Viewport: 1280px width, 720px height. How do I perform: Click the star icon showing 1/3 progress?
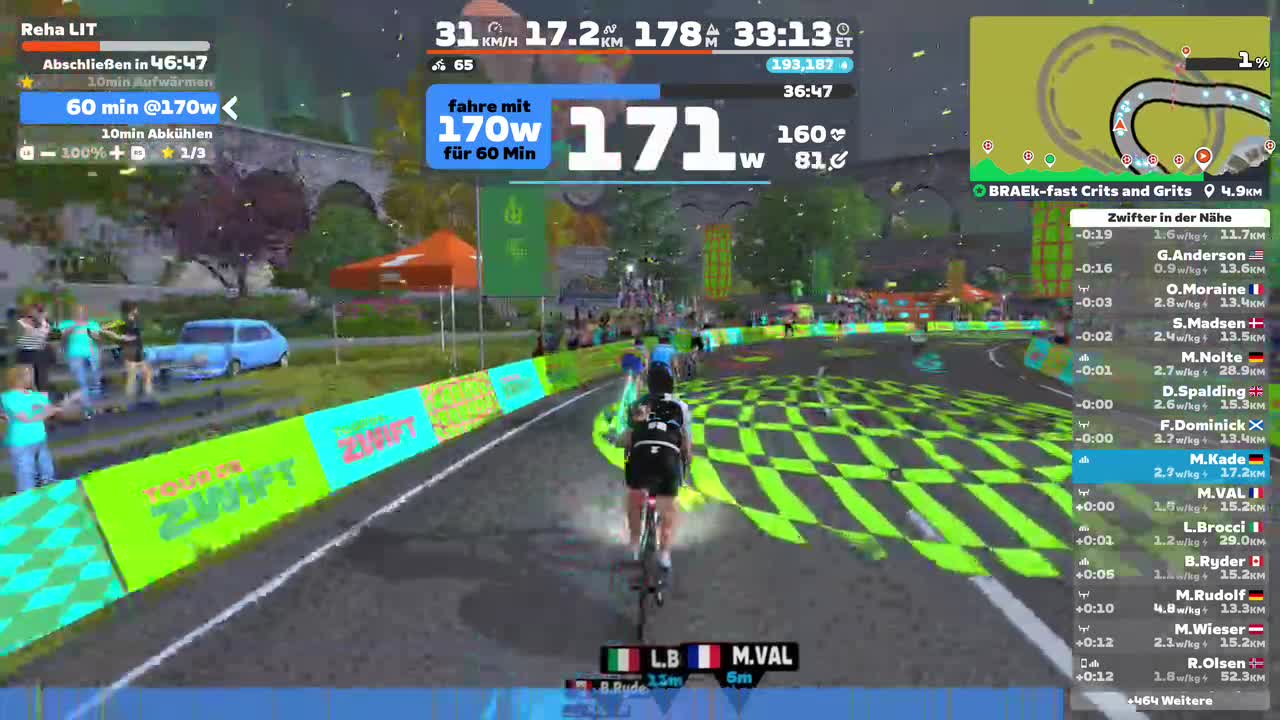[166, 153]
